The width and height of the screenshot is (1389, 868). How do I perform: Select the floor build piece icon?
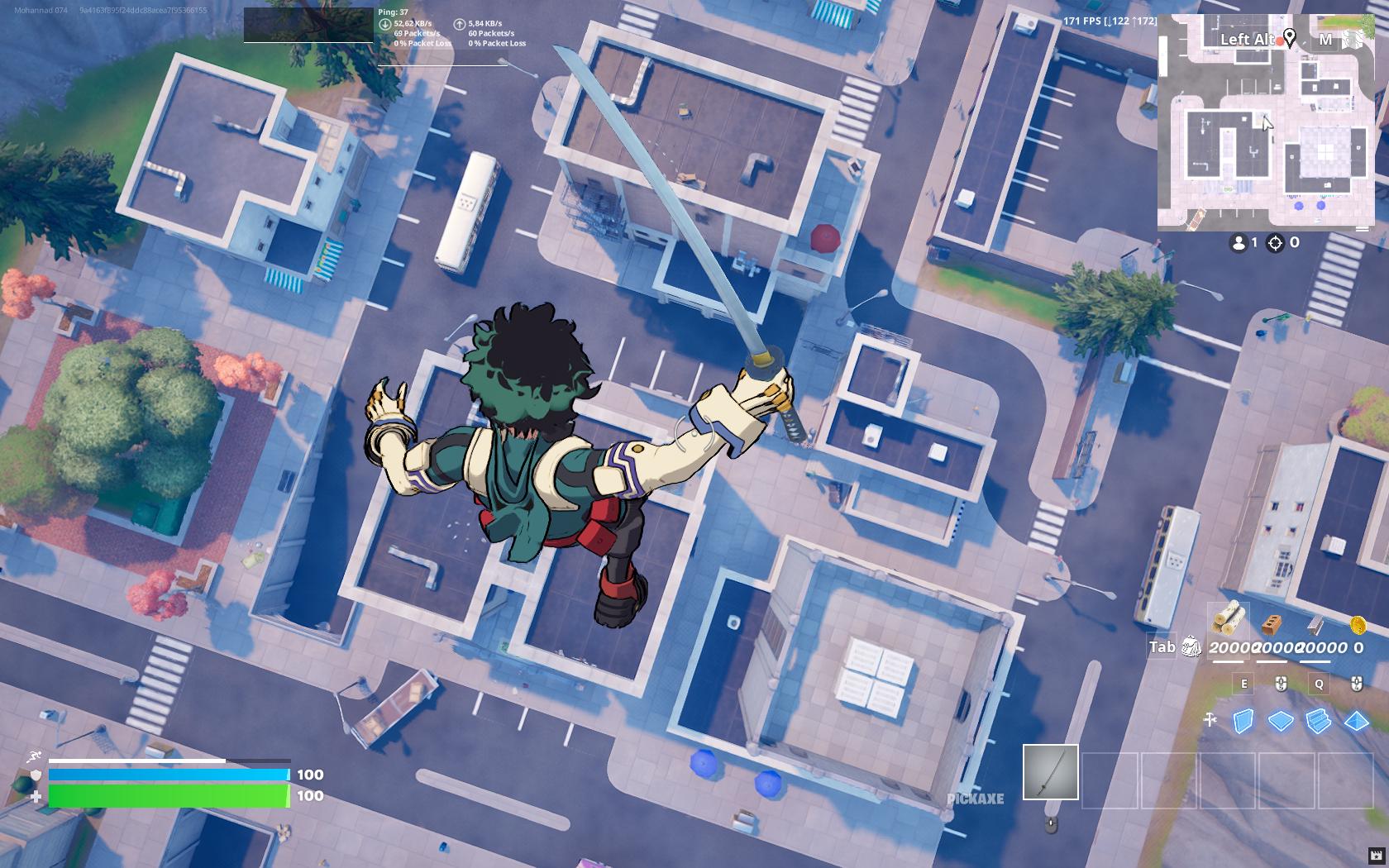point(1281,721)
